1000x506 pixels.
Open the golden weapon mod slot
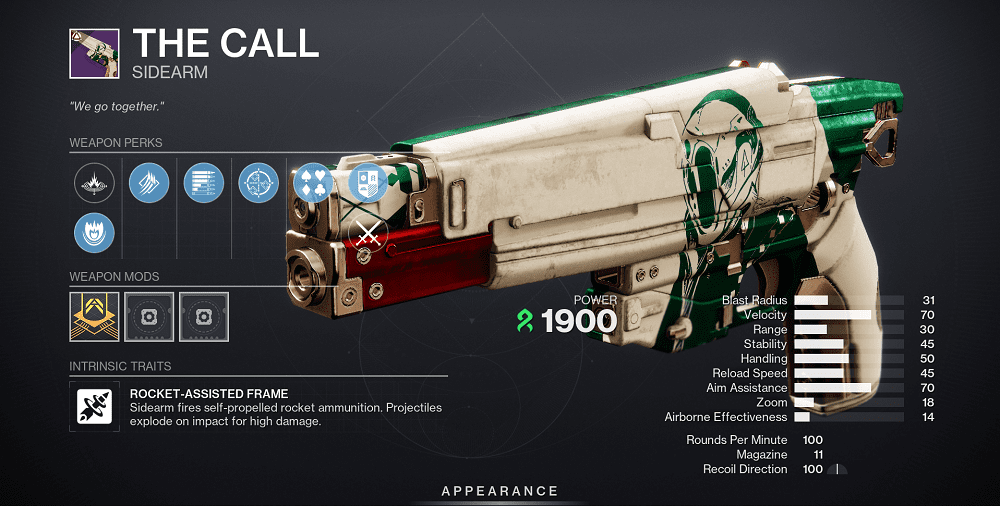(x=95, y=317)
